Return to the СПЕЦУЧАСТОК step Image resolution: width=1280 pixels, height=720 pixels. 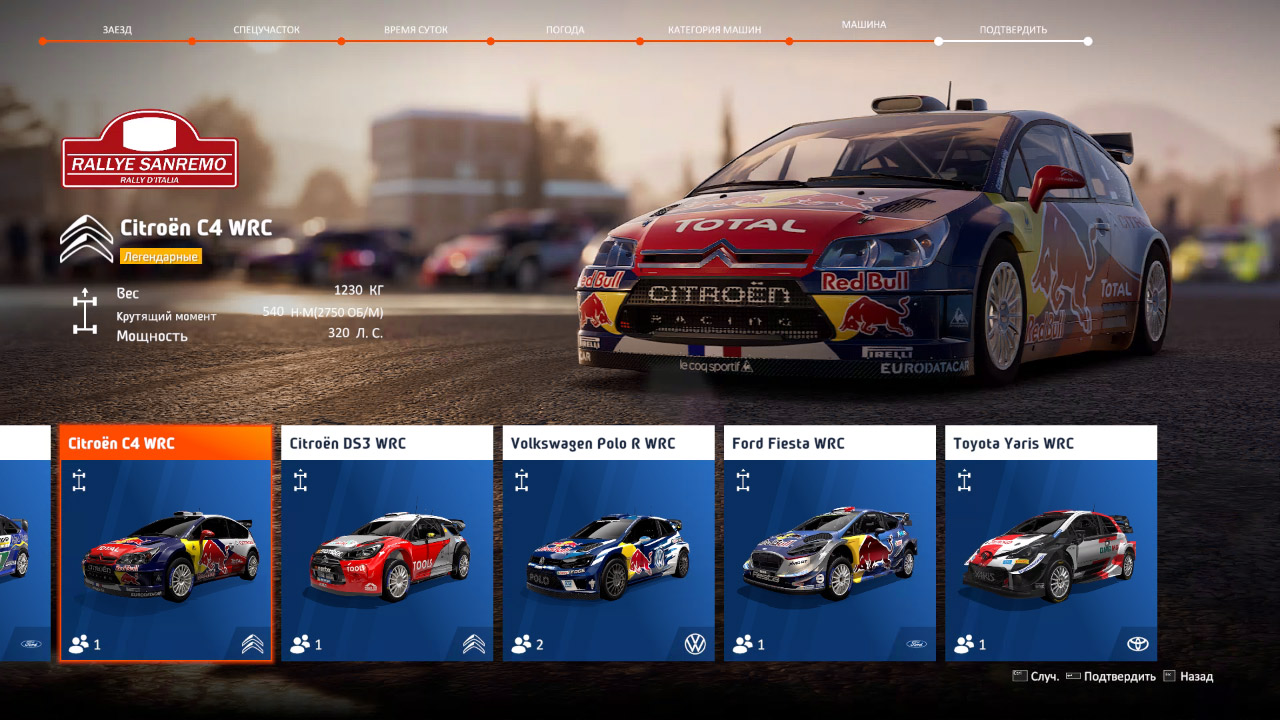click(x=265, y=29)
